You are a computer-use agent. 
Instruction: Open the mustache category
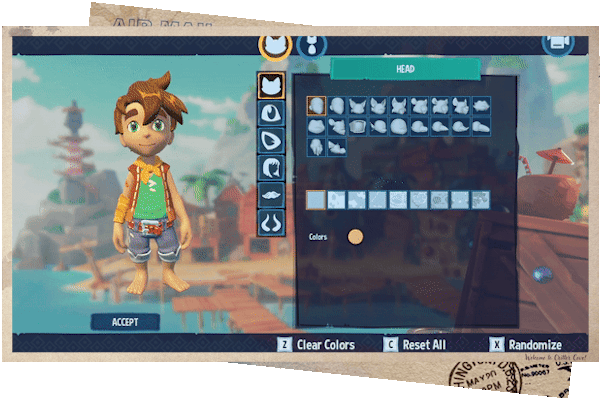click(270, 195)
